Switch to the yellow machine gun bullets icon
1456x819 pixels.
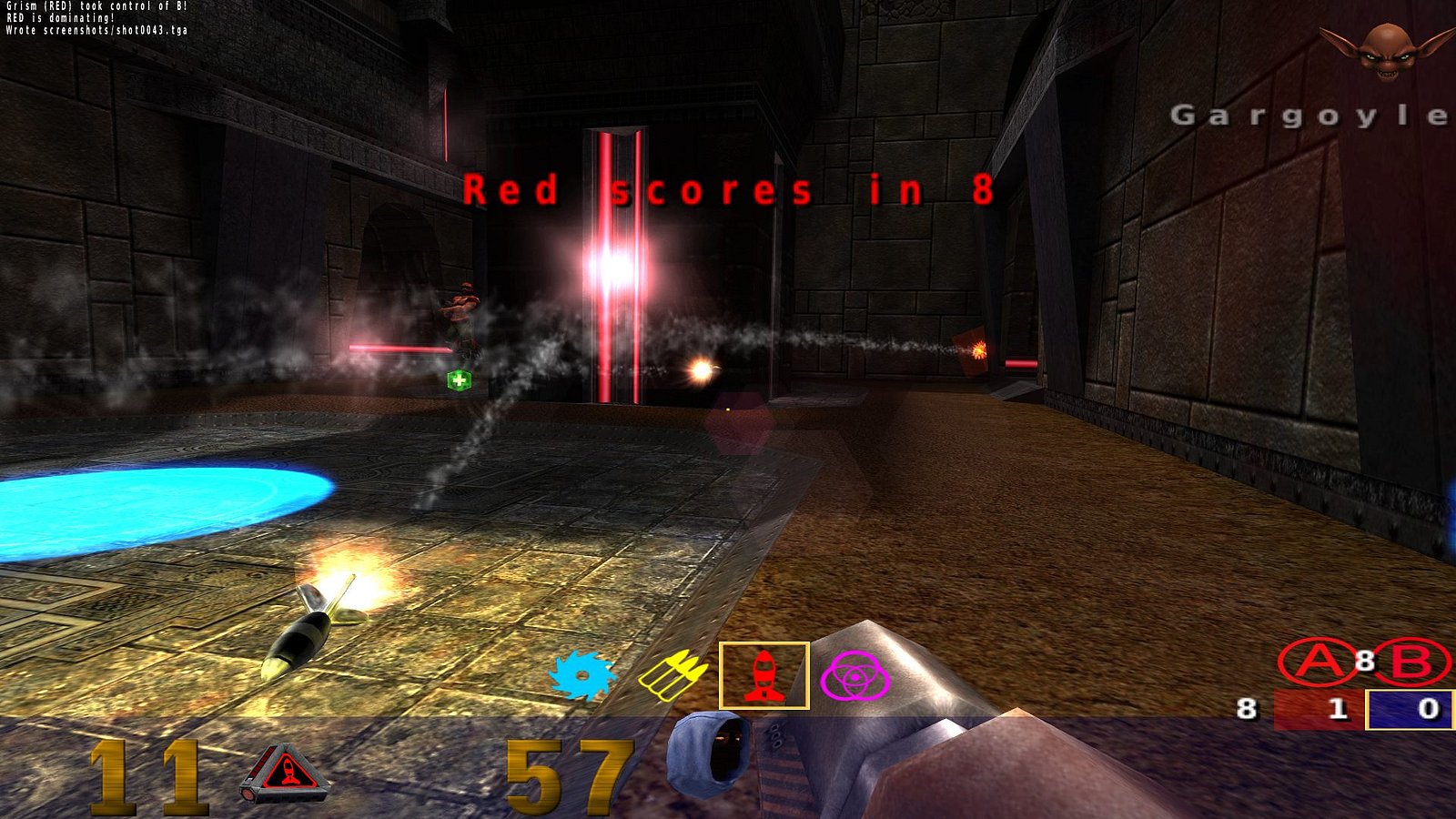[x=672, y=676]
